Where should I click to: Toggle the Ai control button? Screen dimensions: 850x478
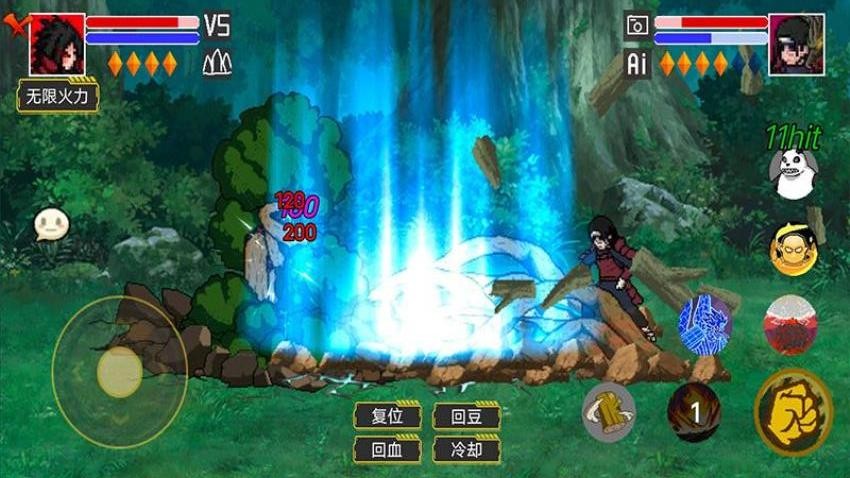[x=637, y=63]
